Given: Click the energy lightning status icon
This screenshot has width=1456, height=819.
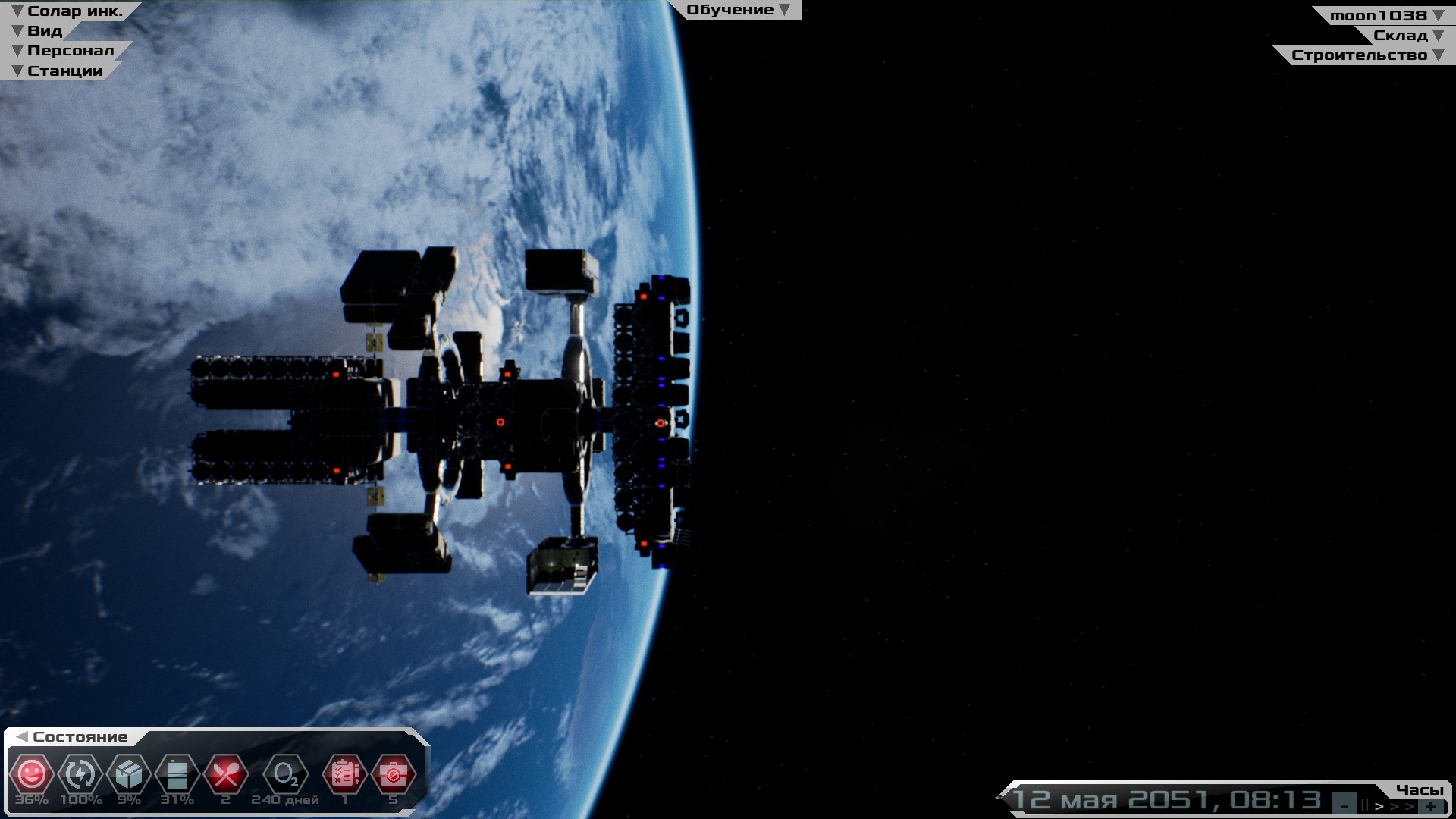Looking at the screenshot, I should [x=80, y=774].
